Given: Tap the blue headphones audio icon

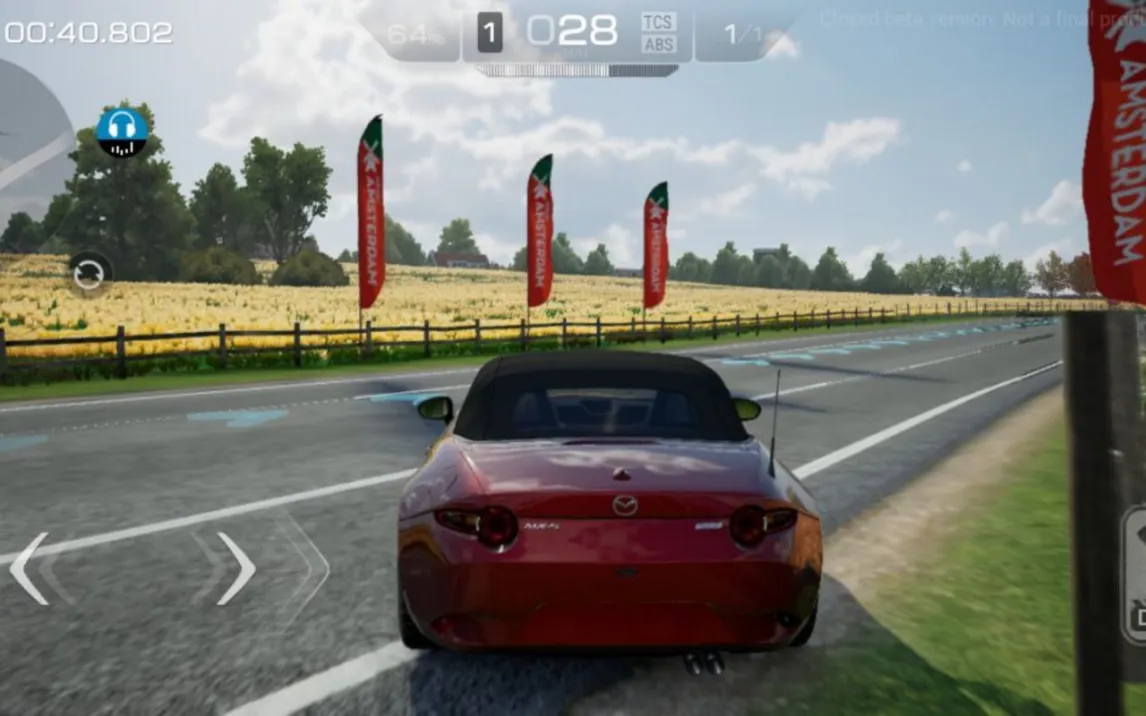Looking at the screenshot, I should click(122, 132).
